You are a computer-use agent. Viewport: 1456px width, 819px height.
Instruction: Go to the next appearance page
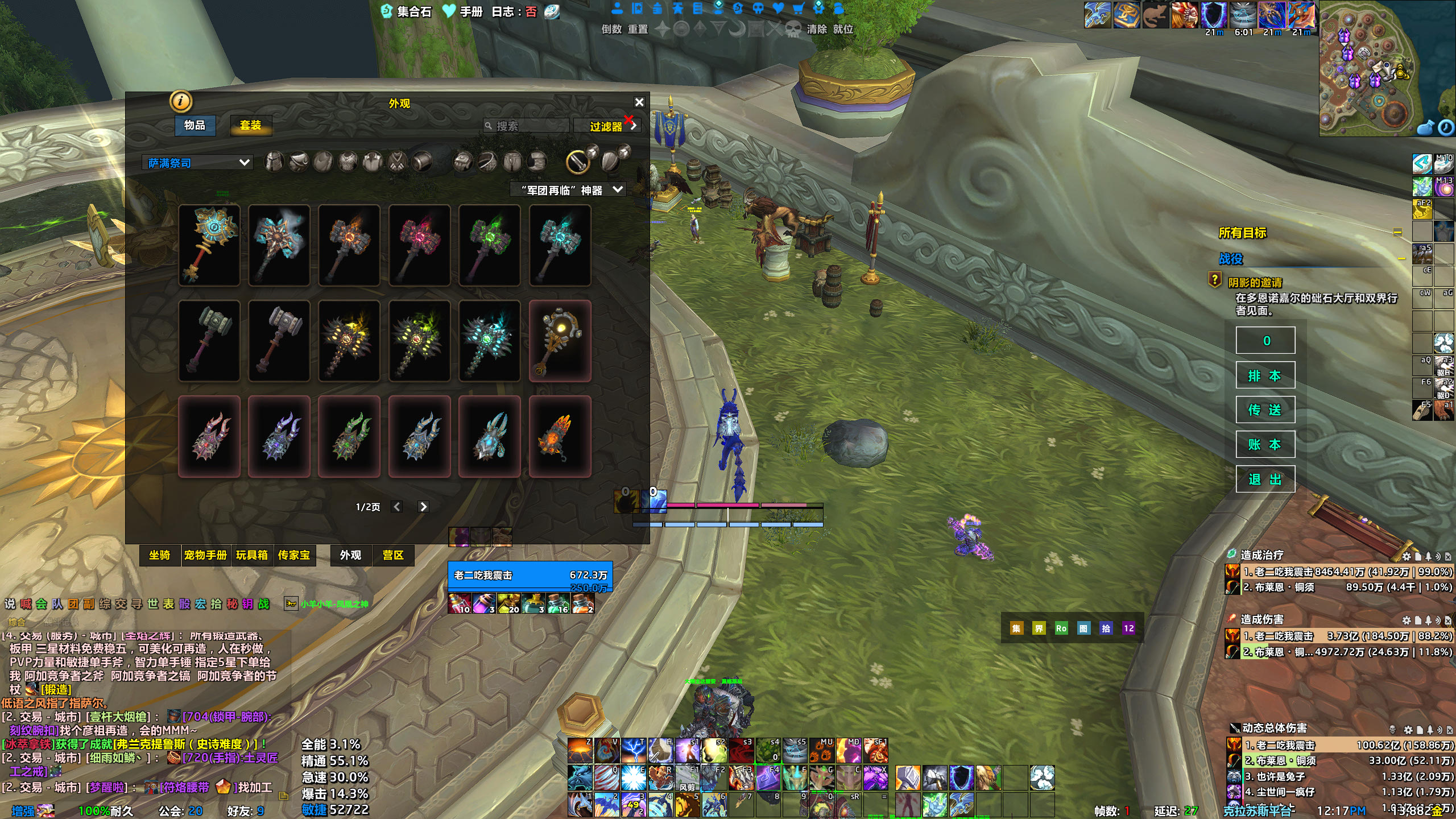pyautogui.click(x=423, y=507)
